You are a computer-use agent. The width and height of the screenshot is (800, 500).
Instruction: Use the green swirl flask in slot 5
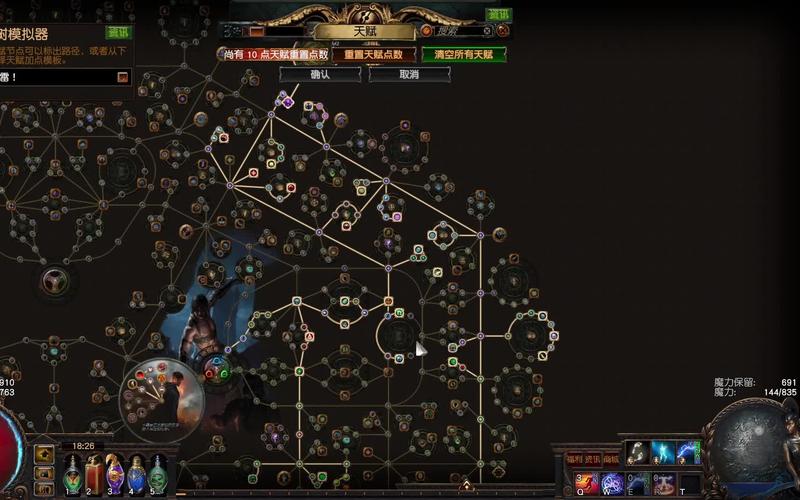(158, 474)
